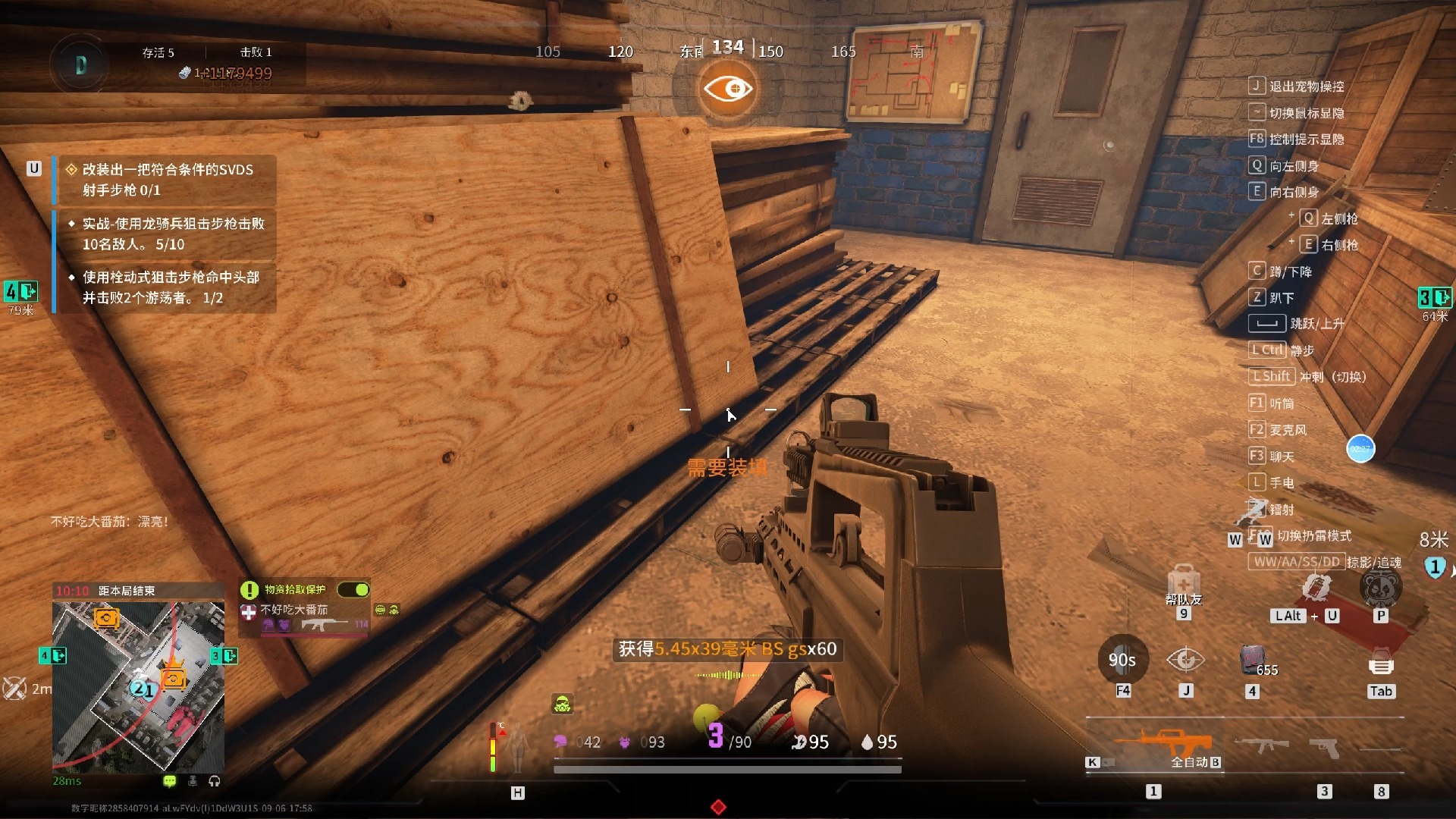Click the orange eye spectate indicator
The width and height of the screenshot is (1456, 819).
point(728,89)
